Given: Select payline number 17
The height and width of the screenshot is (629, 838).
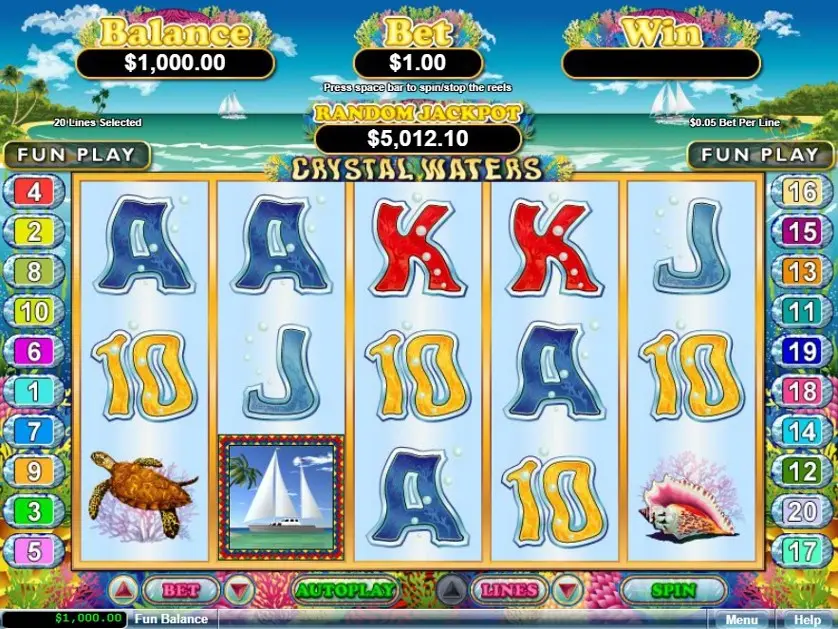Looking at the screenshot, I should [x=802, y=550].
